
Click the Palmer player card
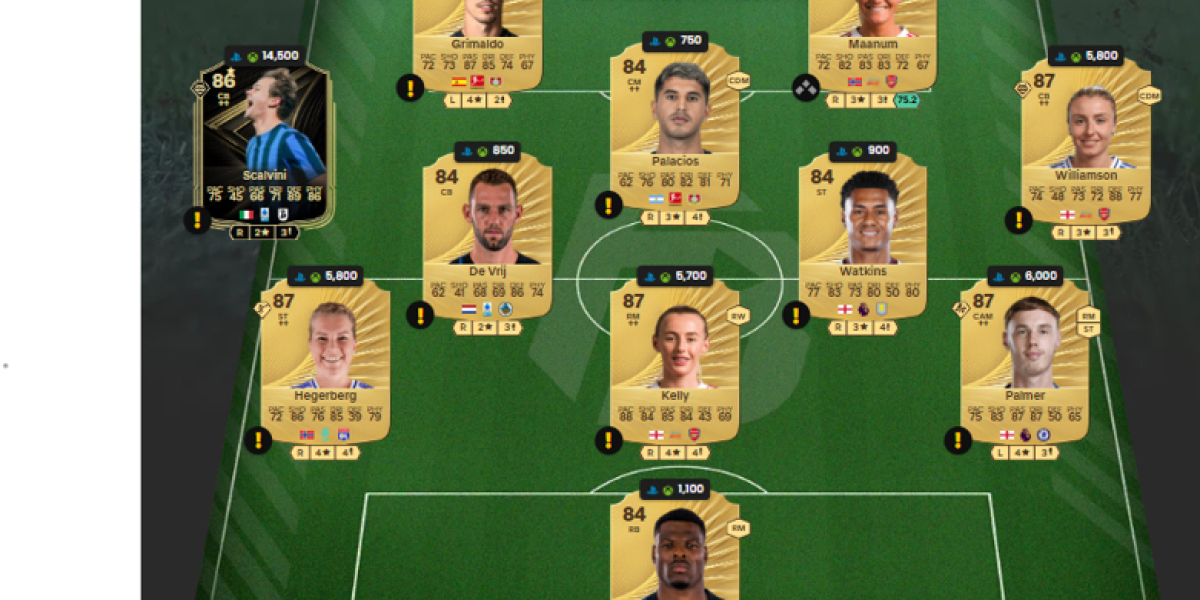(x=1024, y=360)
